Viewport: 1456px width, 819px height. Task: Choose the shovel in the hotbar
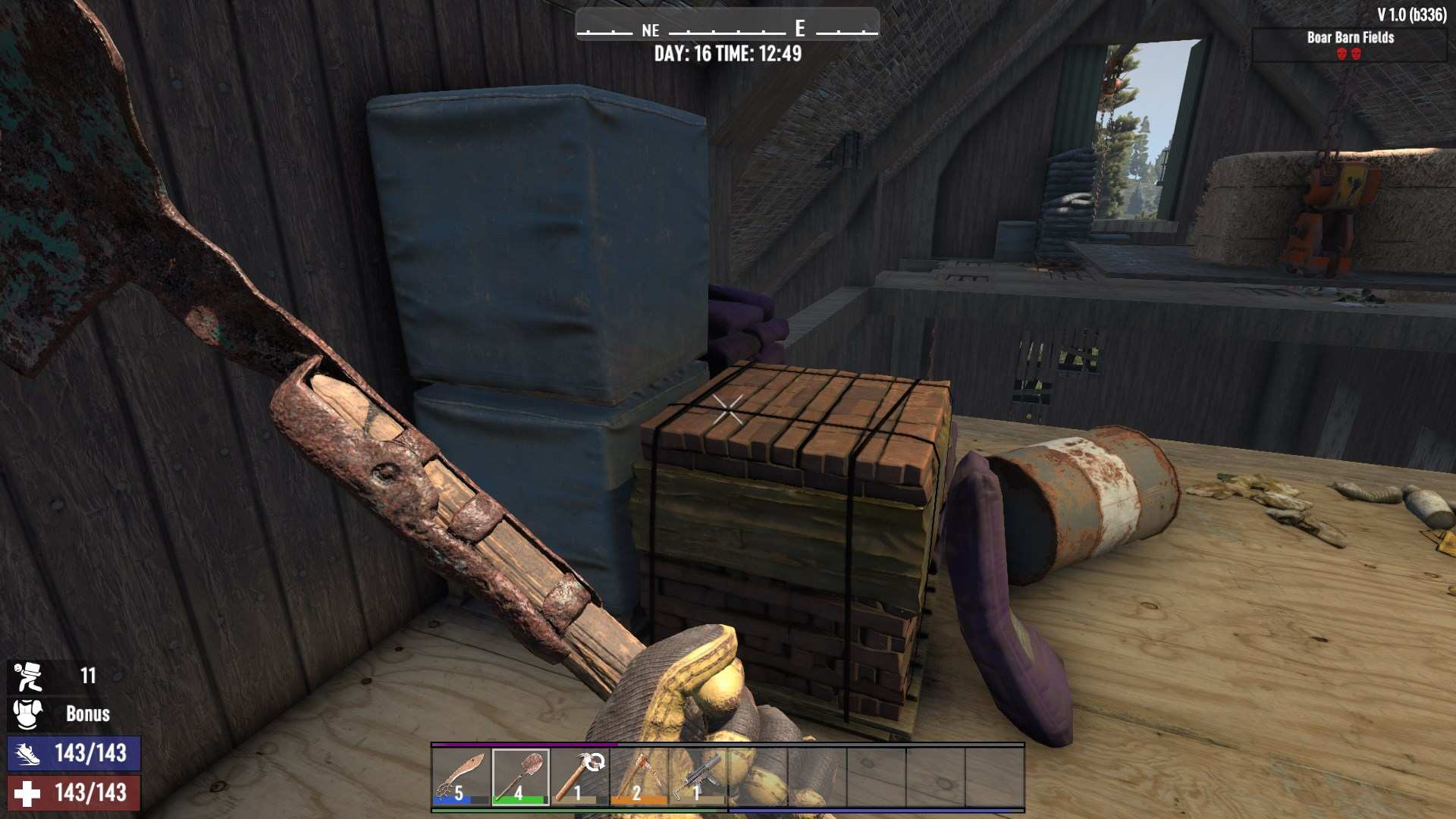click(520, 777)
